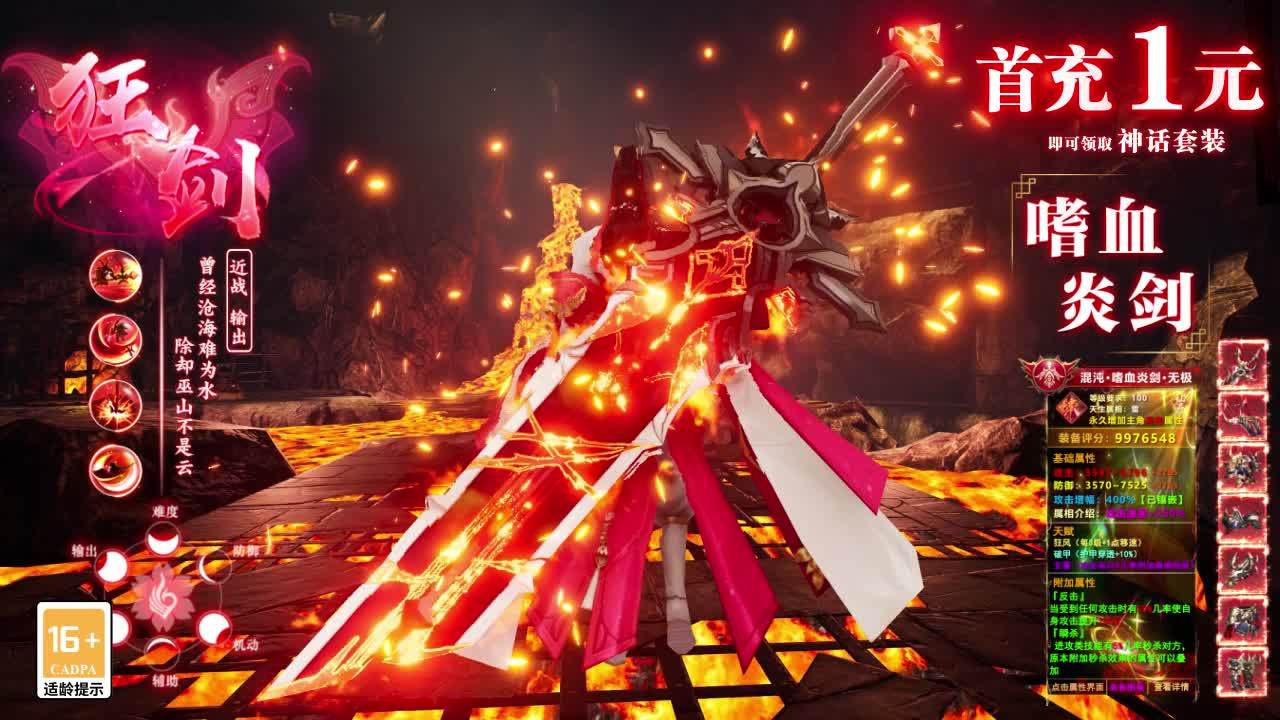Select the bottommost equipment thumbnail in the column
Screen dimensions: 1280x720
(1242, 672)
